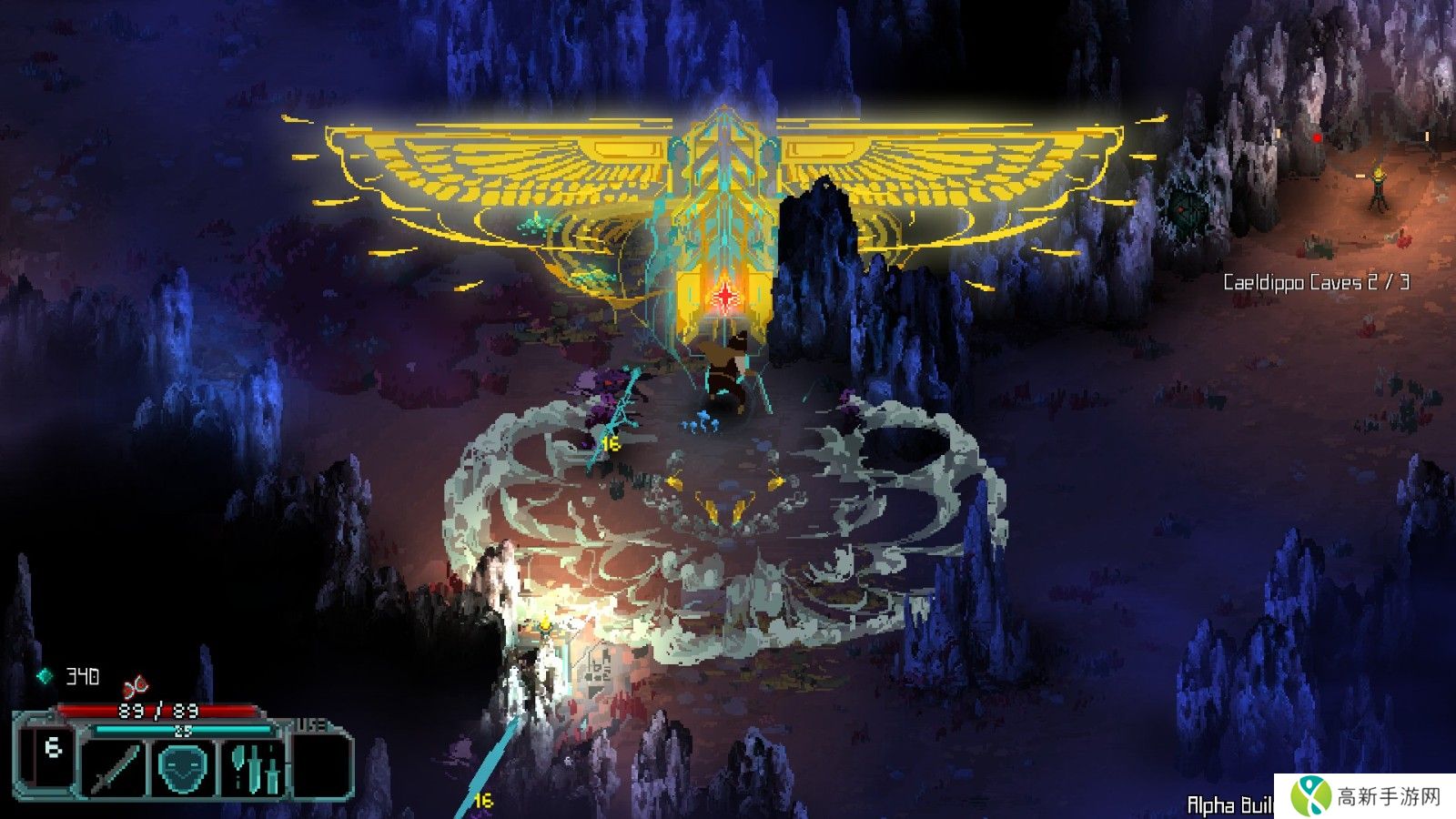The height and width of the screenshot is (819, 1456).
Task: Inspect the red status buff icon
Action: [x=136, y=684]
